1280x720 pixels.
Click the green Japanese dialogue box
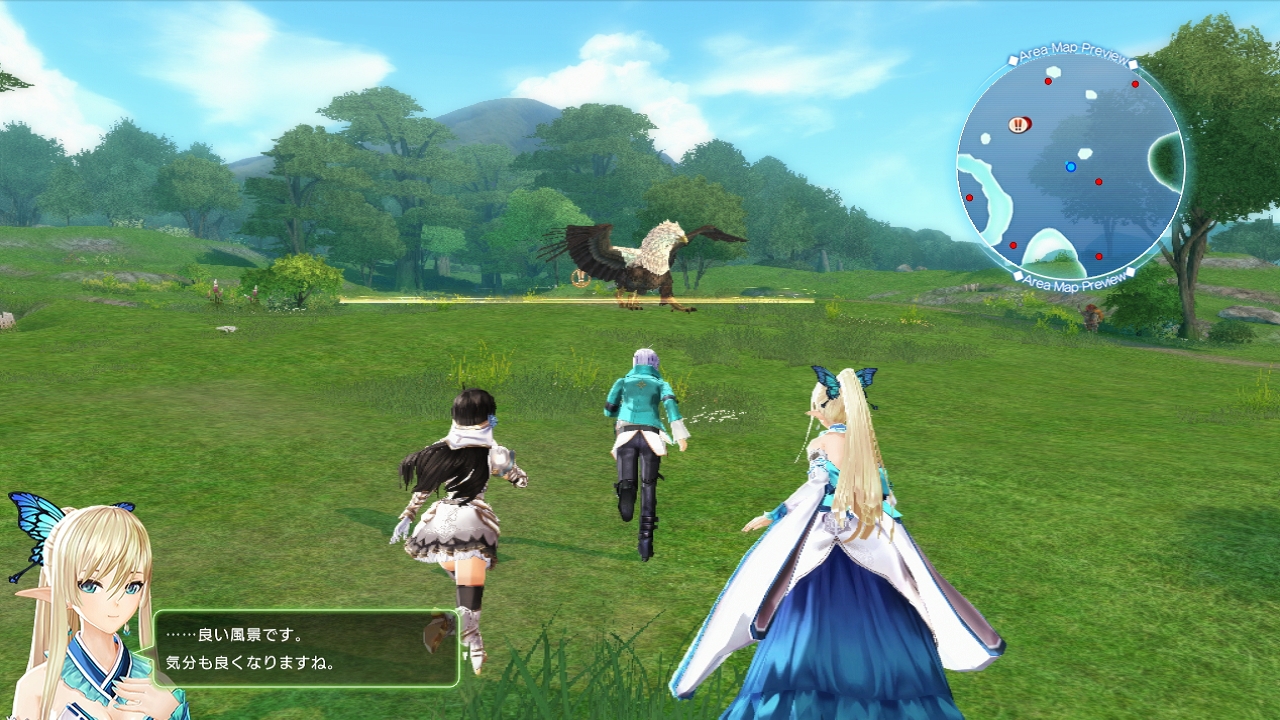(305, 649)
